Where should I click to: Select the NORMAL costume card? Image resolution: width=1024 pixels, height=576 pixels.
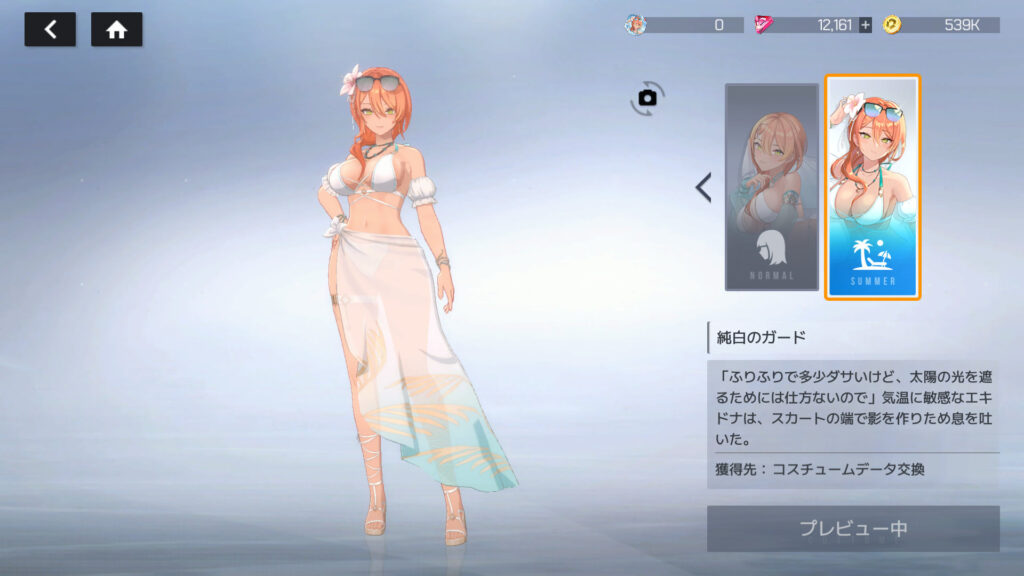[x=772, y=187]
